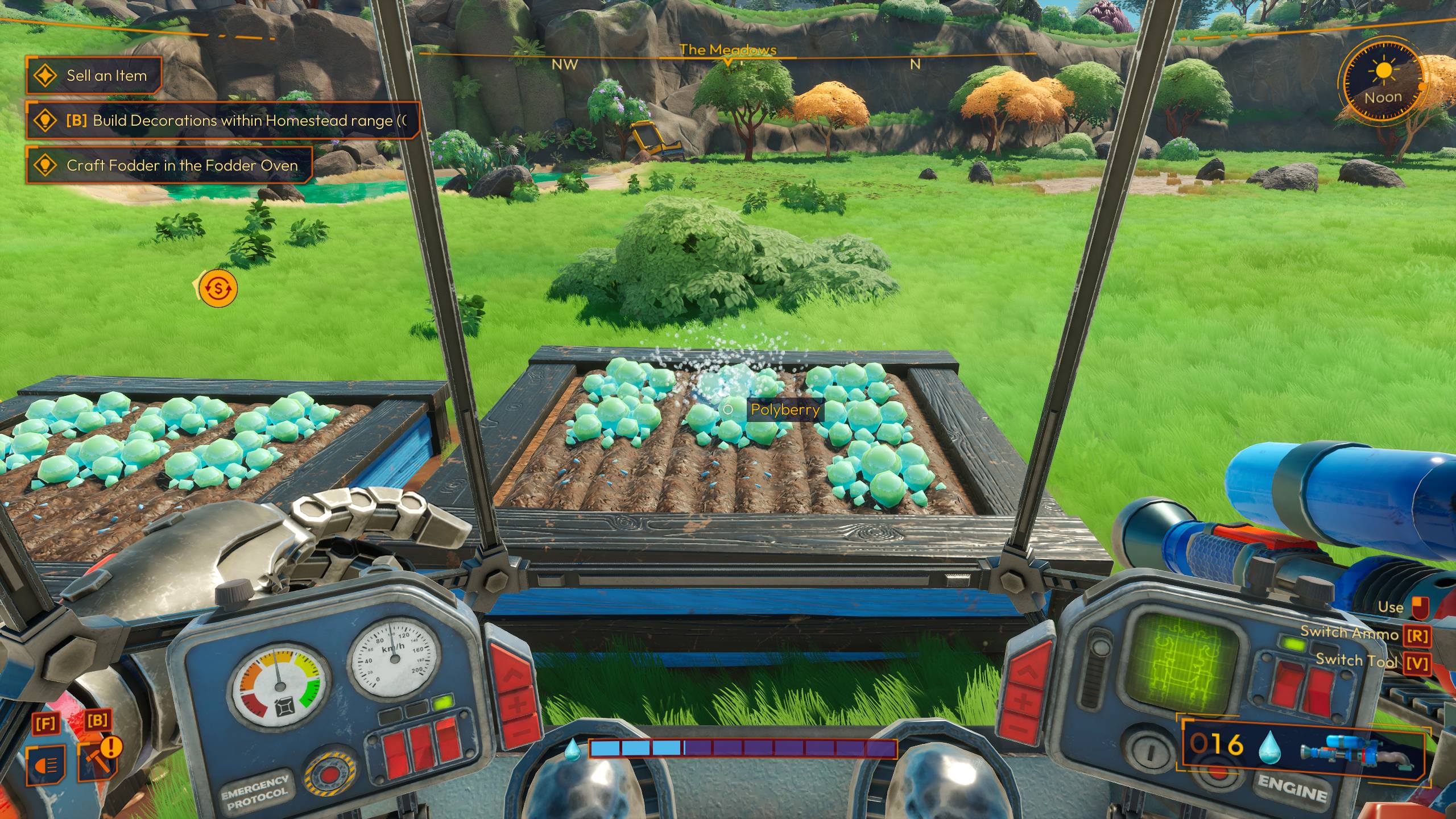Click the orange merchant waypoint marker
The width and height of the screenshot is (1456, 819).
click(218, 288)
